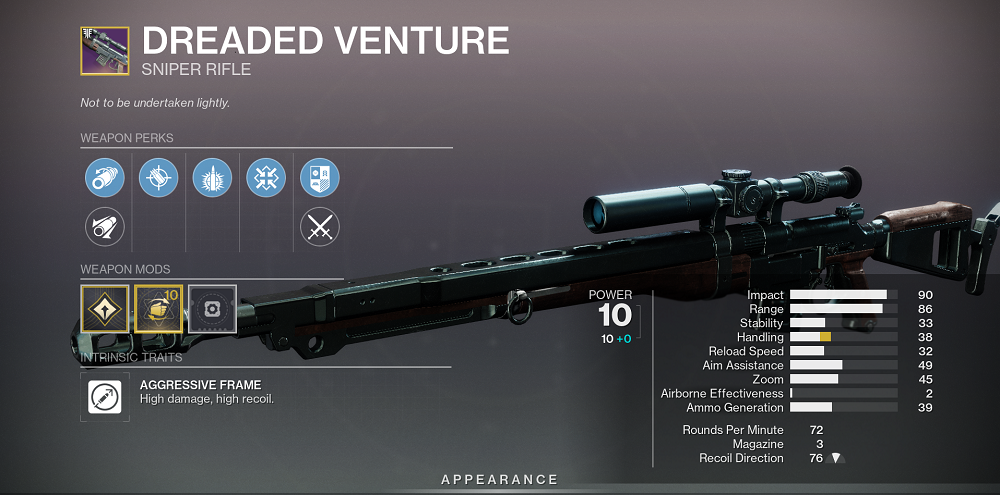Choose the crossed swords origin trait
The width and height of the screenshot is (1000, 495).
point(320,226)
